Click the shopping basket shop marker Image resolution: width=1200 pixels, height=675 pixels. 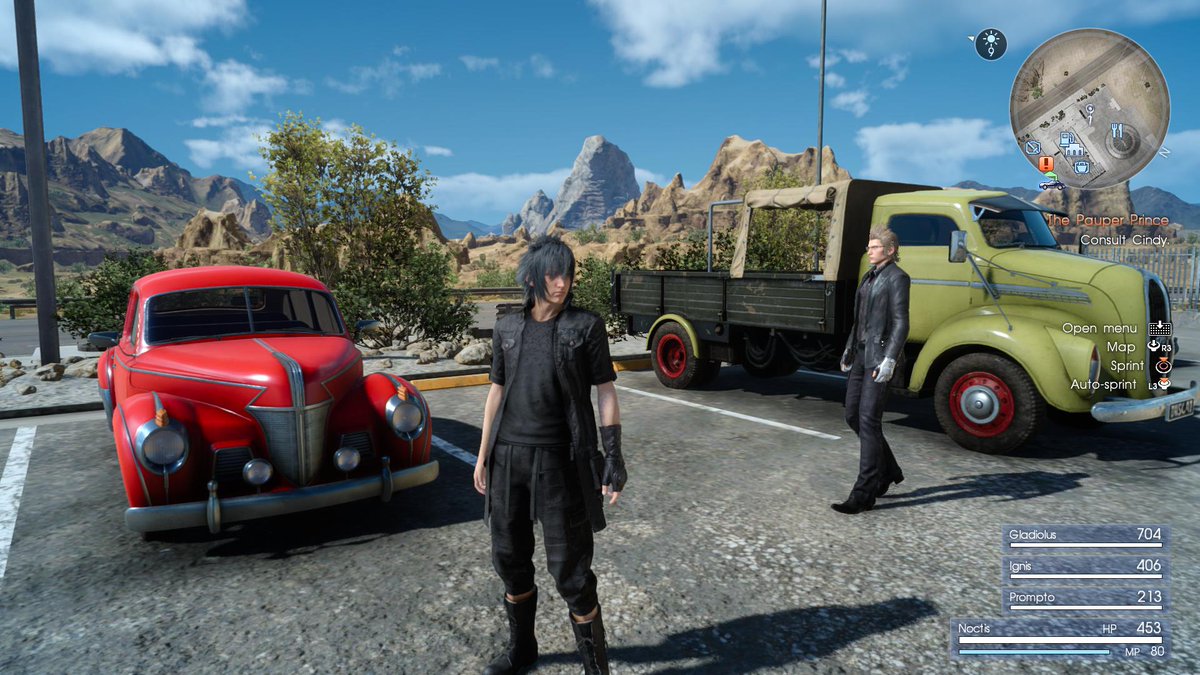click(1081, 168)
